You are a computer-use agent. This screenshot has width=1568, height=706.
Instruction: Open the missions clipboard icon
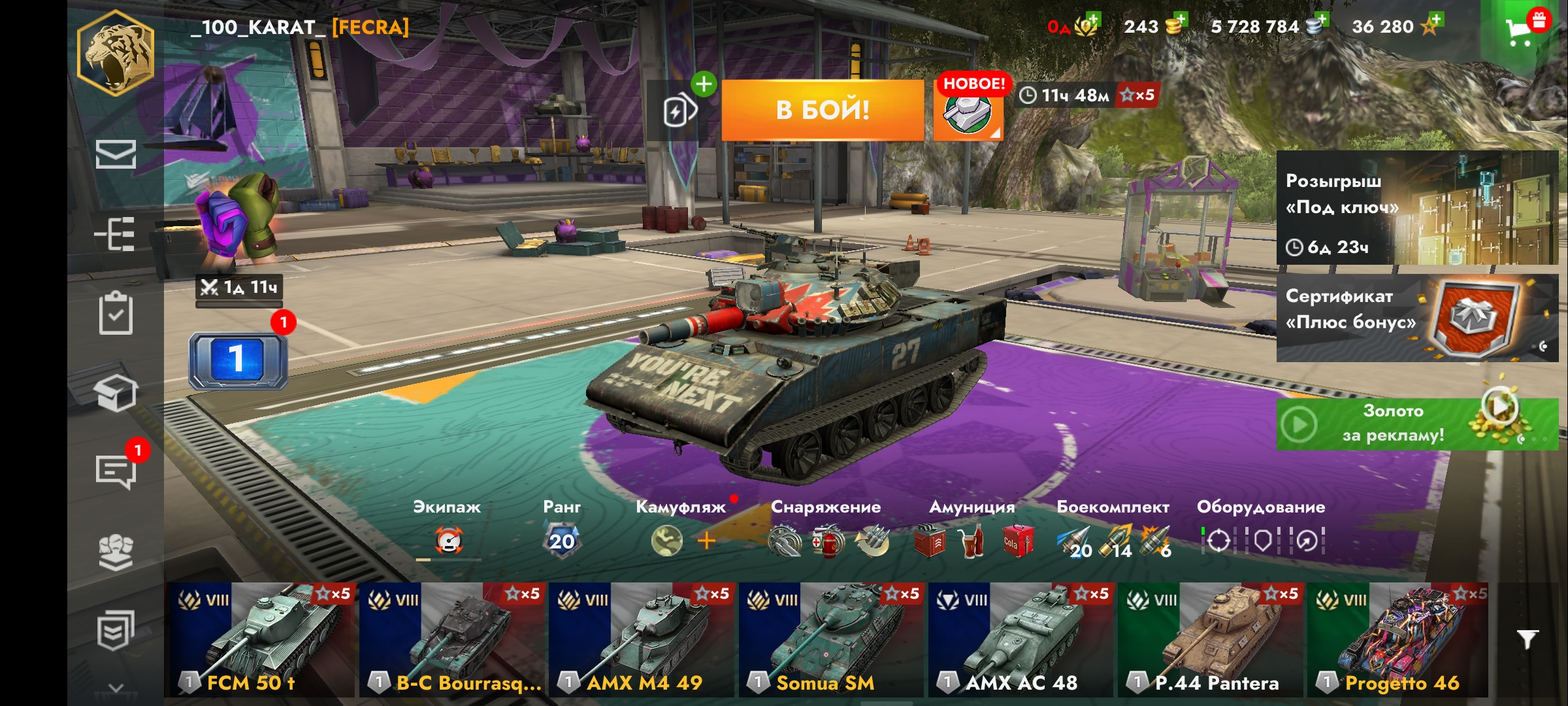tap(116, 313)
